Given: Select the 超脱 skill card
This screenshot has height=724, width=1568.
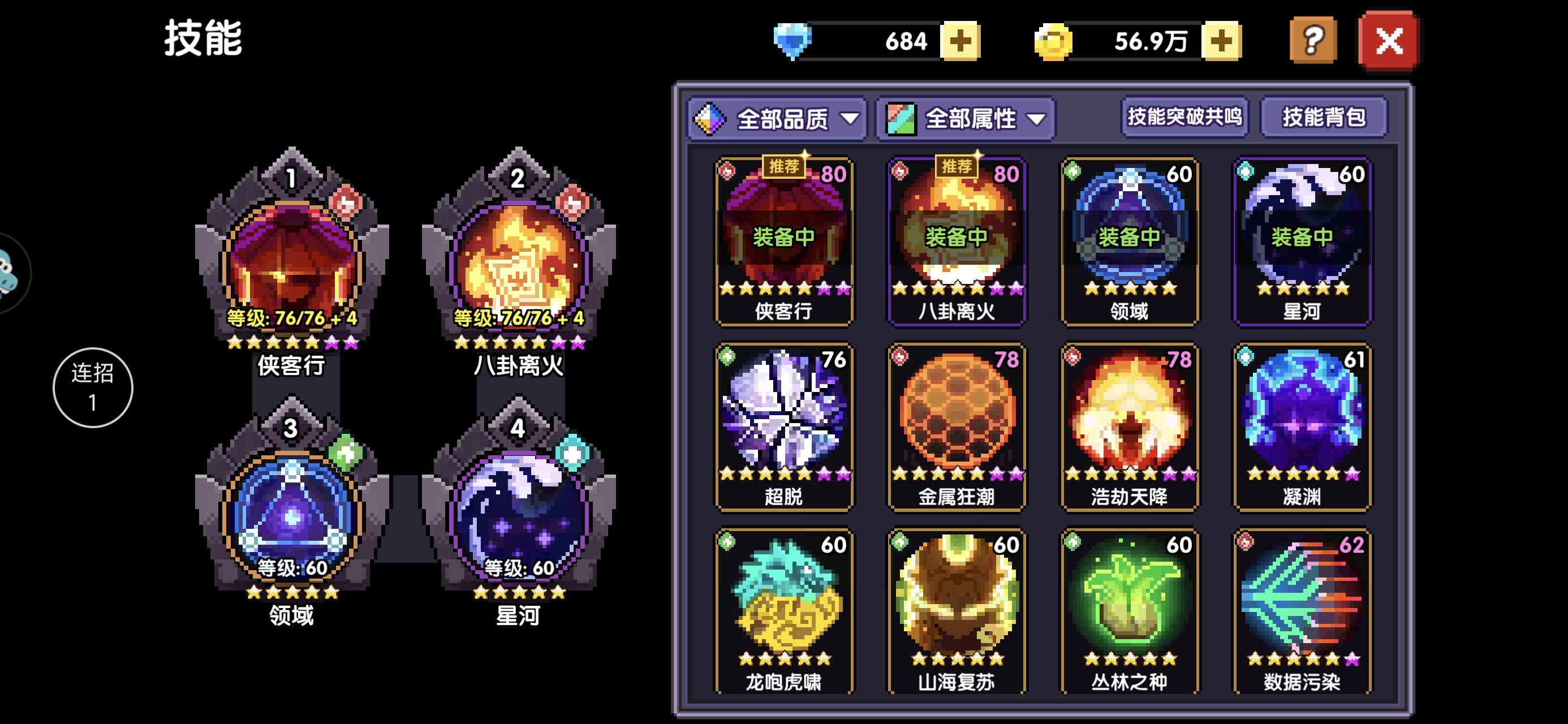Looking at the screenshot, I should (784, 426).
